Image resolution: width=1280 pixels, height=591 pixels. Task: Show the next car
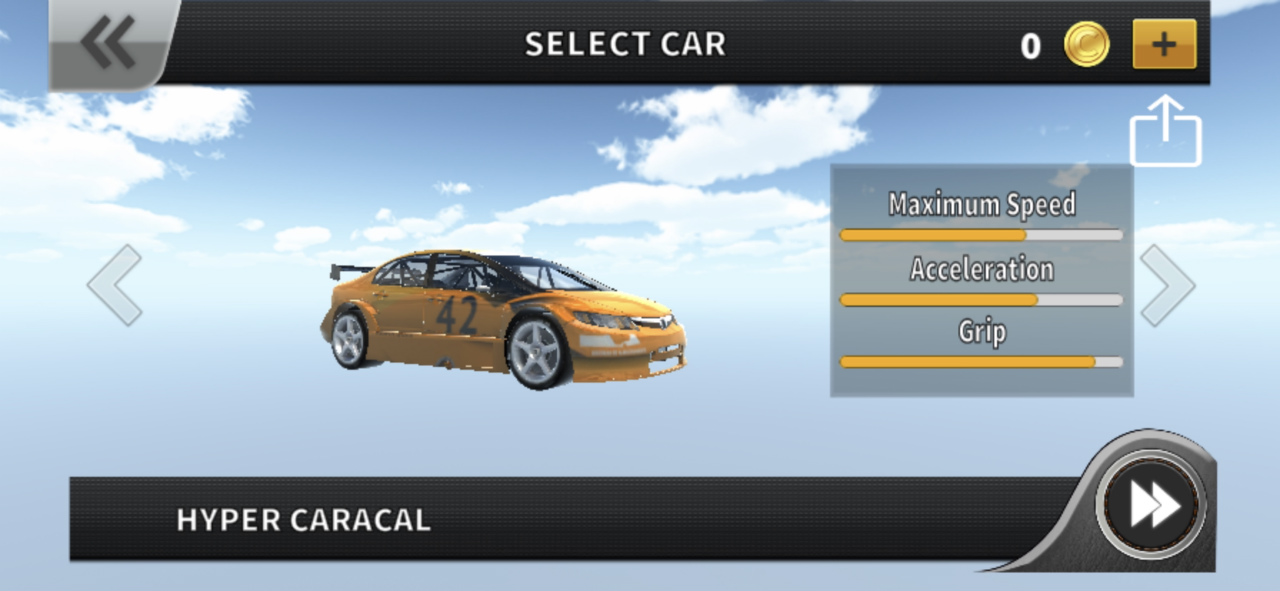click(x=1167, y=285)
